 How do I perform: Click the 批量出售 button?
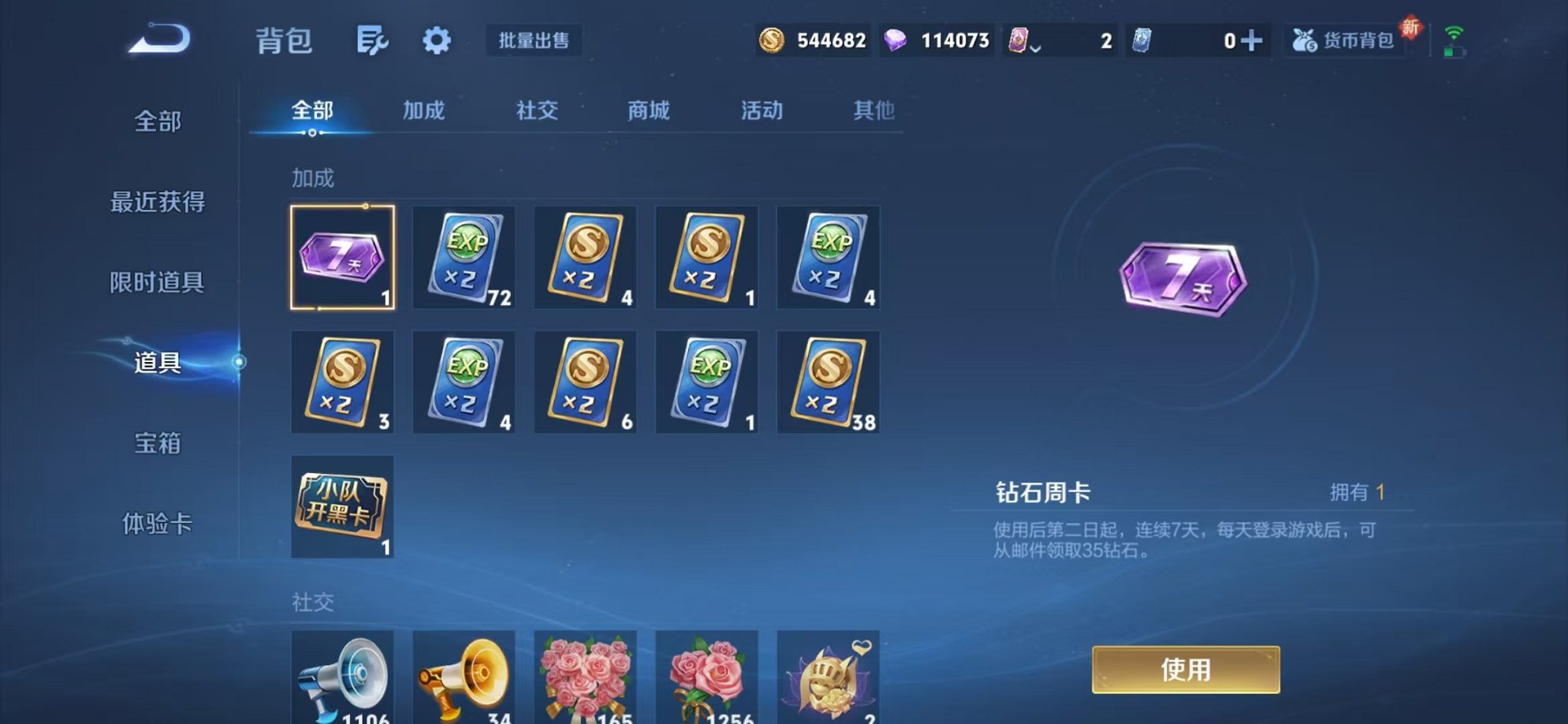point(534,41)
